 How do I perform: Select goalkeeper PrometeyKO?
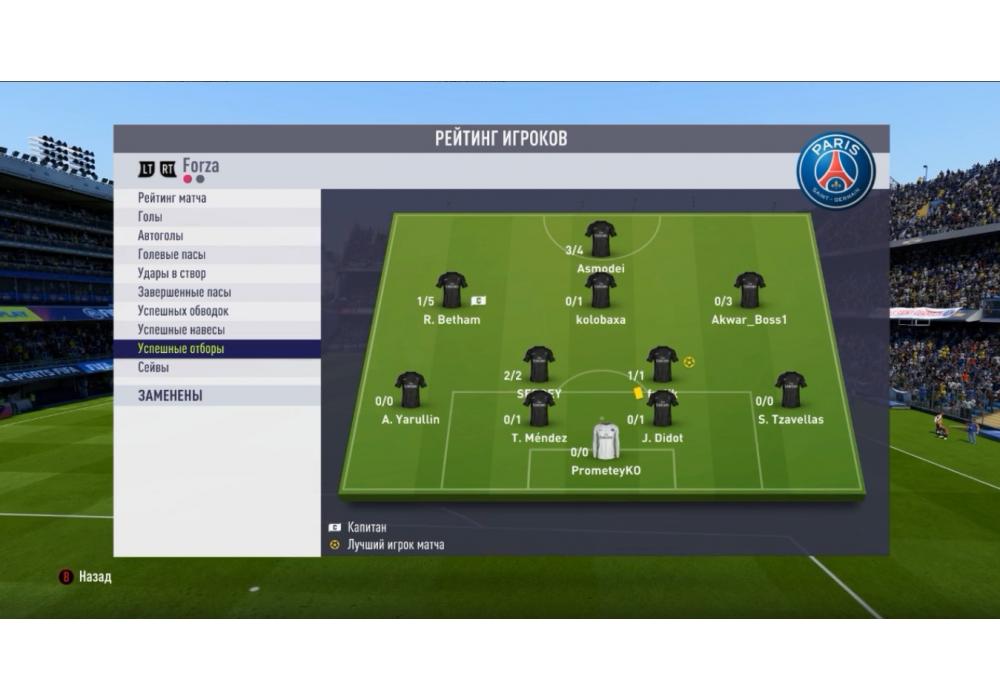(x=606, y=441)
